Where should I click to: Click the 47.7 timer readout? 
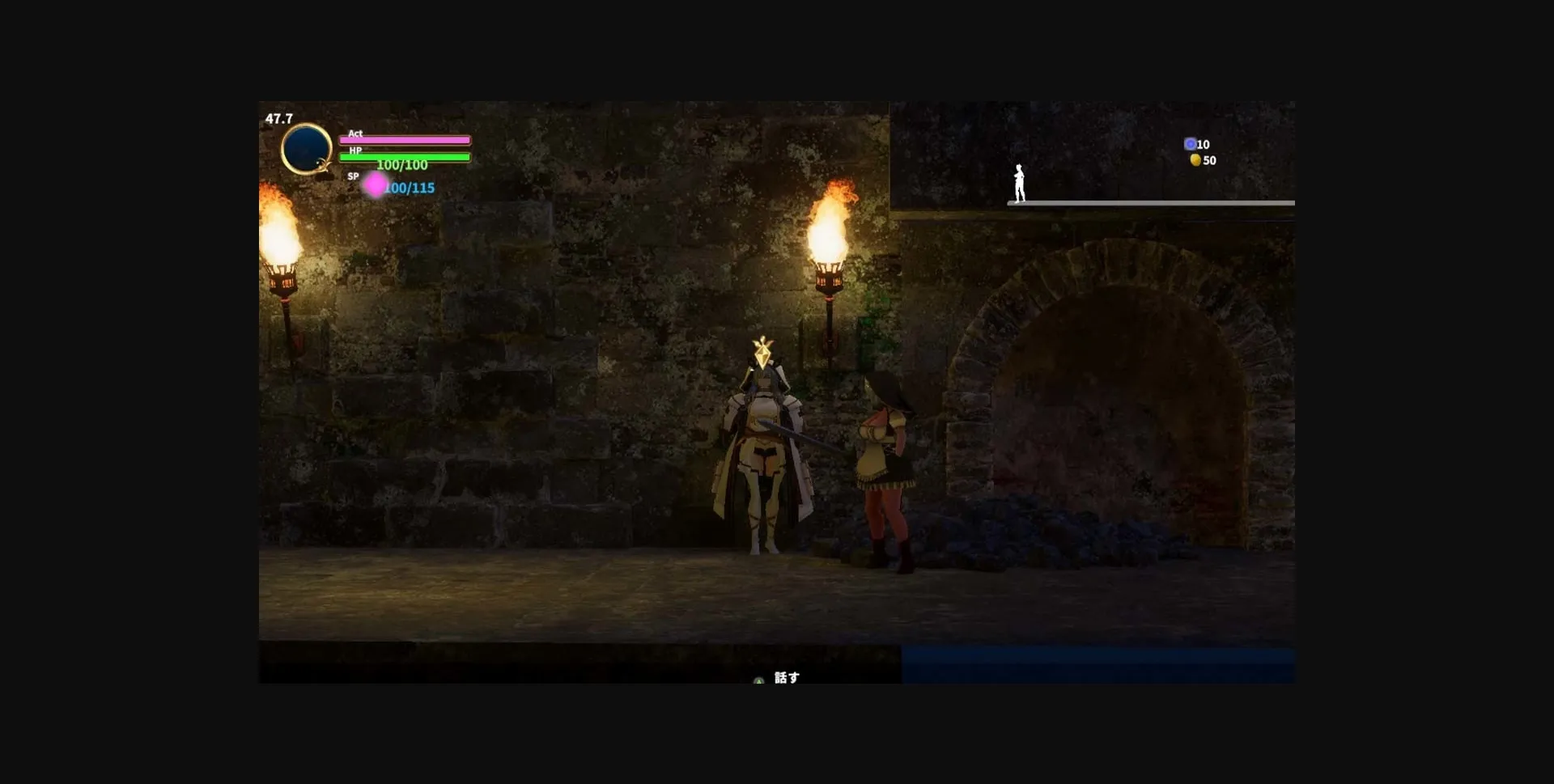(x=279, y=117)
